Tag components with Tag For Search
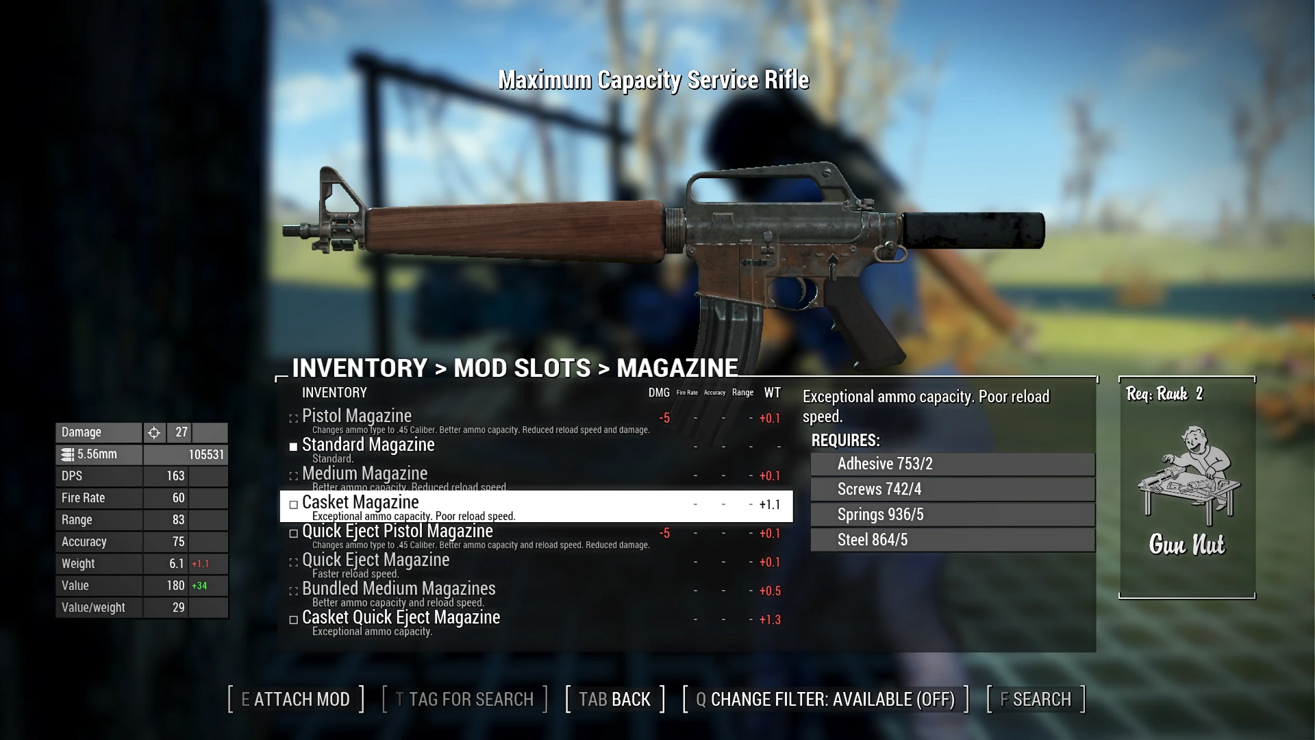 pyautogui.click(x=465, y=699)
